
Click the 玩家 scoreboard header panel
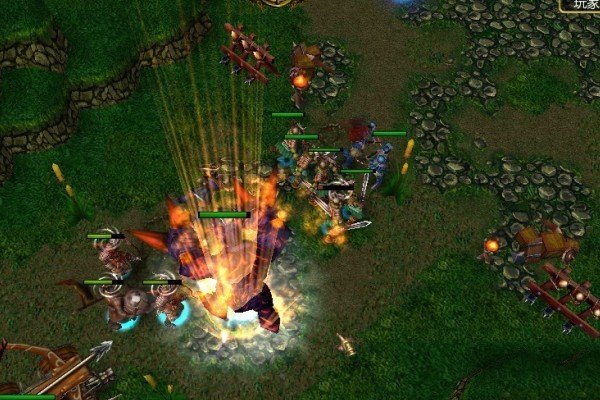[x=581, y=6]
